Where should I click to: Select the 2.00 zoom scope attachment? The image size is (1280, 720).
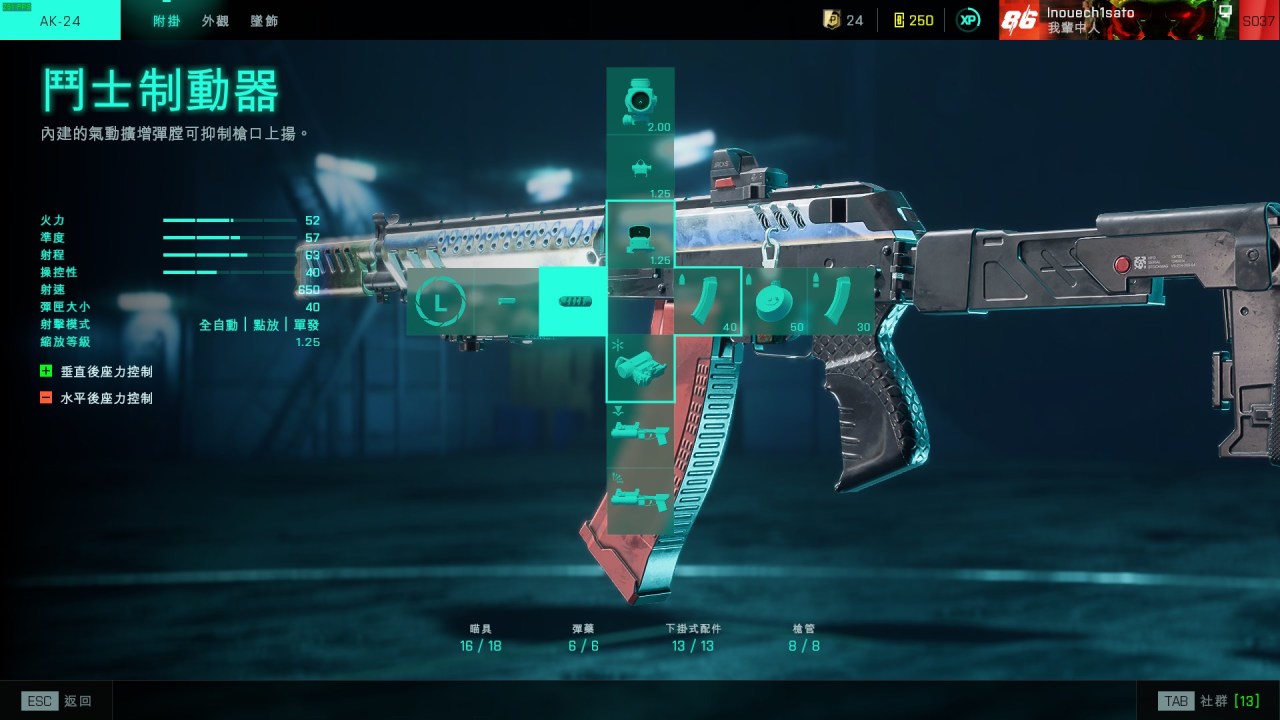pyautogui.click(x=640, y=101)
